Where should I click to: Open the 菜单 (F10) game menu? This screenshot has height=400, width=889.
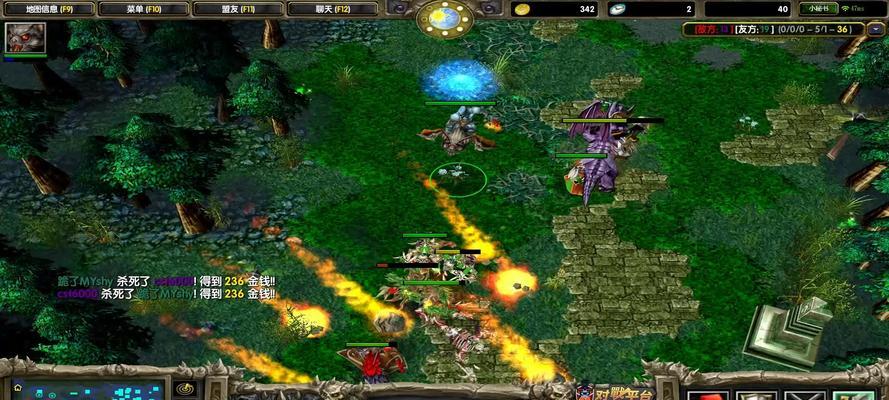(145, 9)
